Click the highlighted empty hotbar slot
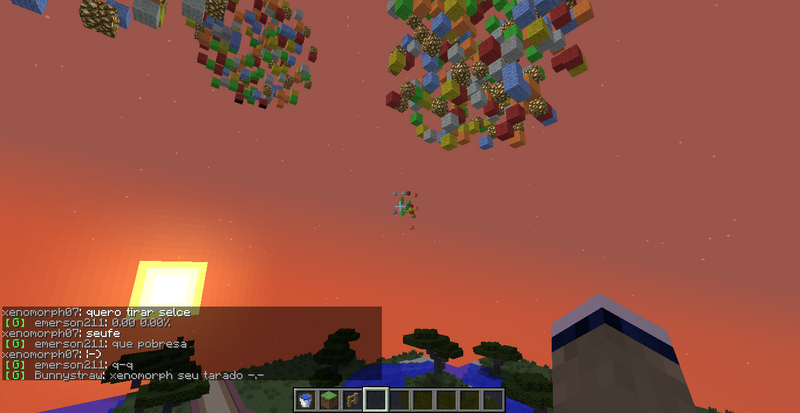Image resolution: width=800 pixels, height=413 pixels. point(376,401)
